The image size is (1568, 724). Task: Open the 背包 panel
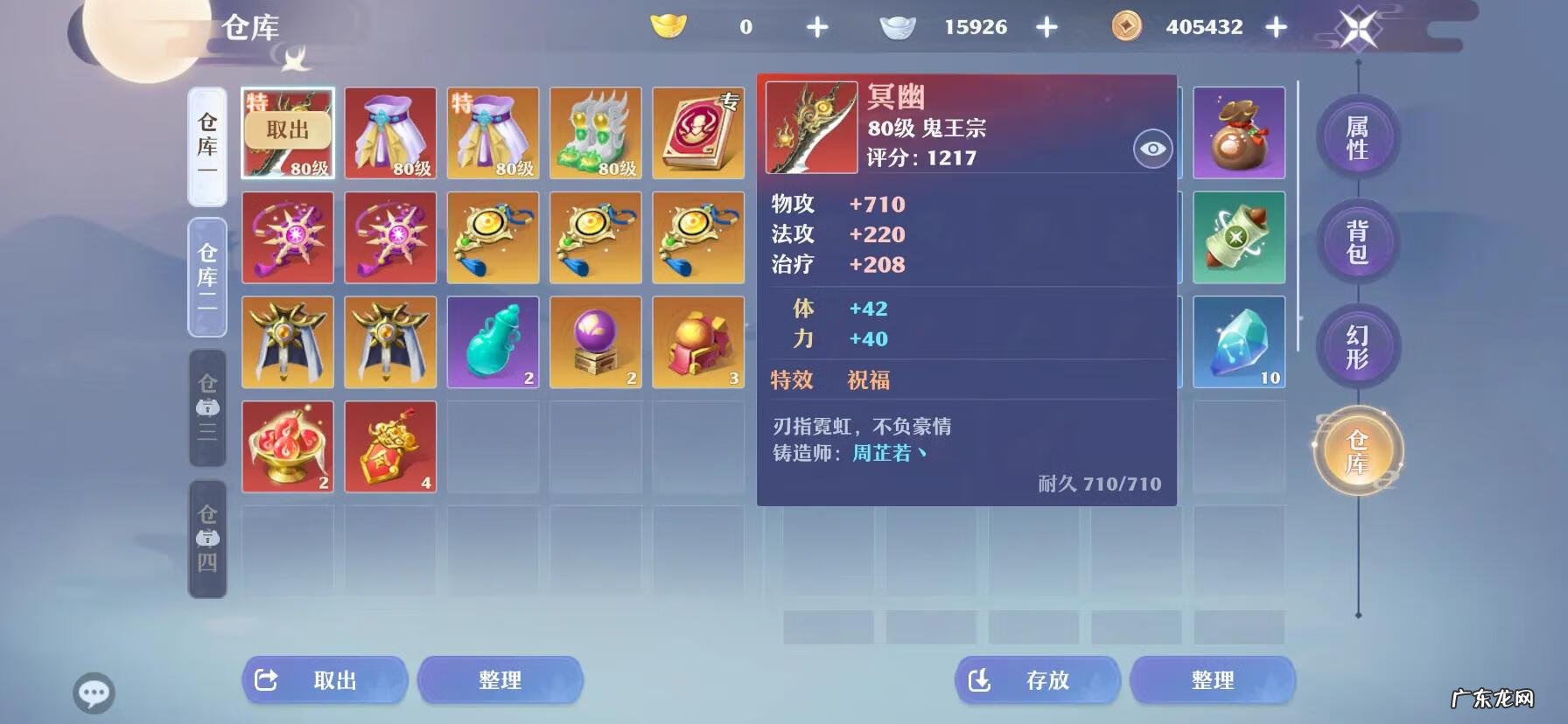pos(1356,242)
